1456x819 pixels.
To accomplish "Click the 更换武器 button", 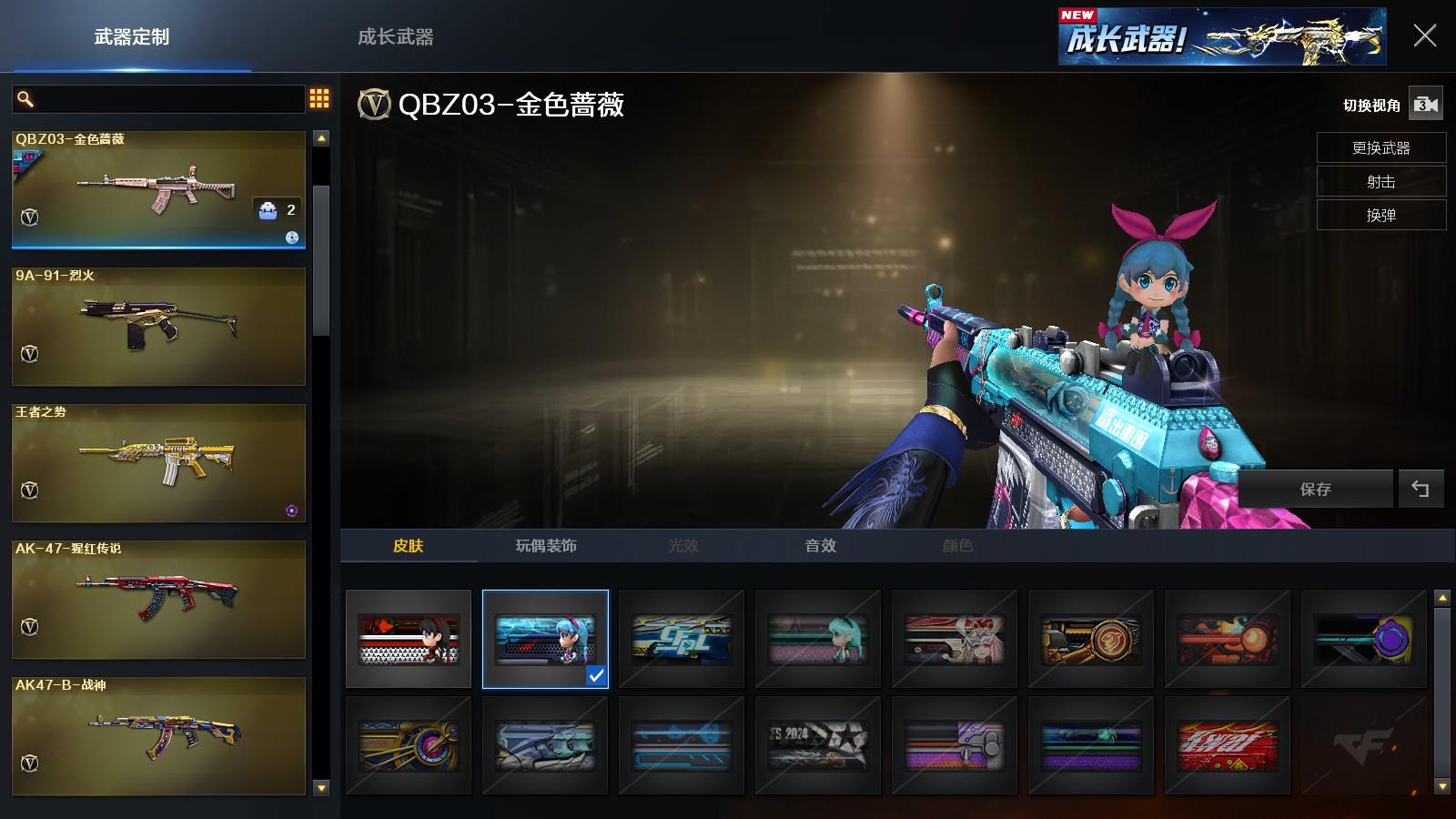I will click(x=1380, y=147).
